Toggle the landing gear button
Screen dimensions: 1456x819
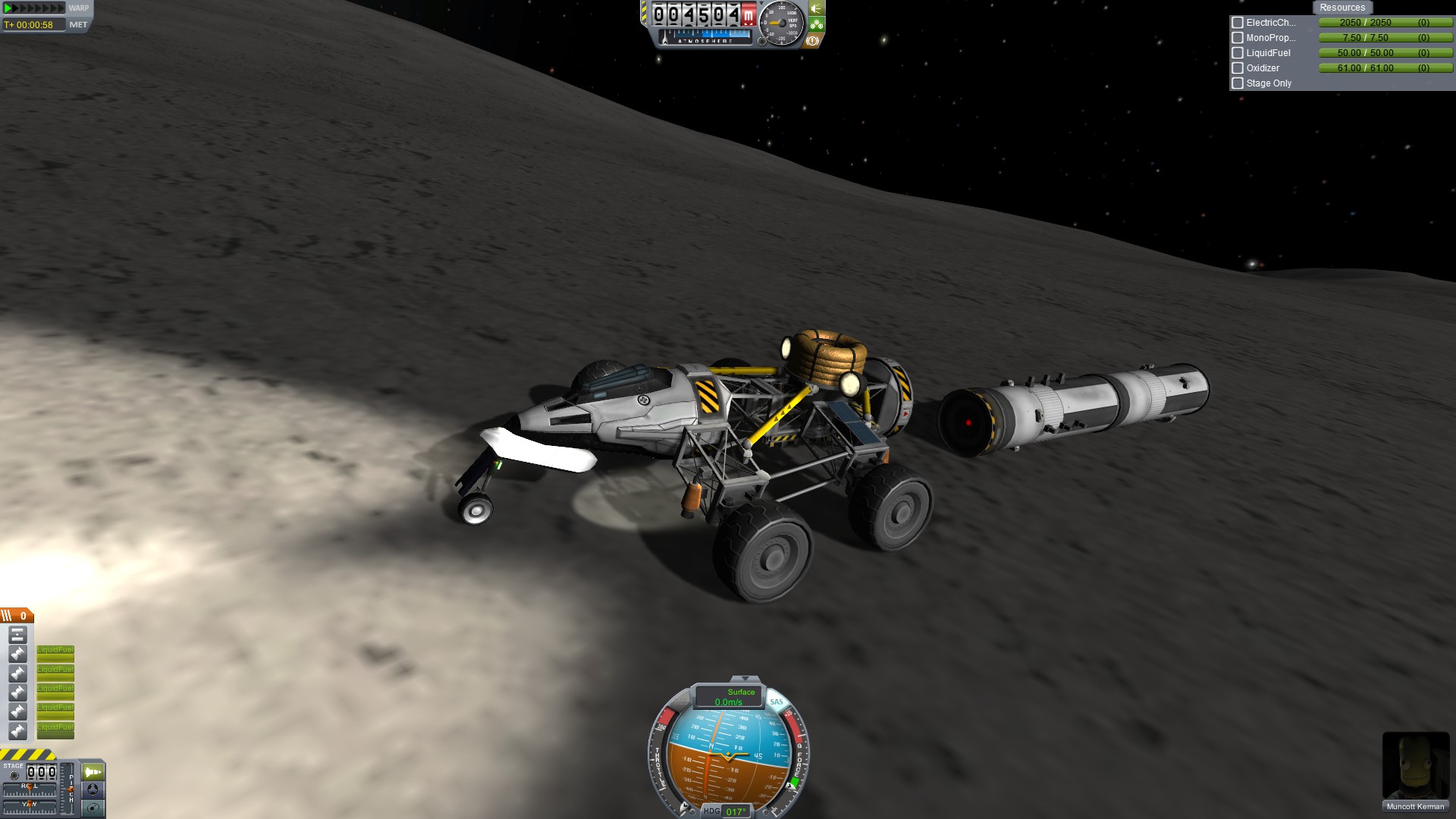(x=816, y=24)
